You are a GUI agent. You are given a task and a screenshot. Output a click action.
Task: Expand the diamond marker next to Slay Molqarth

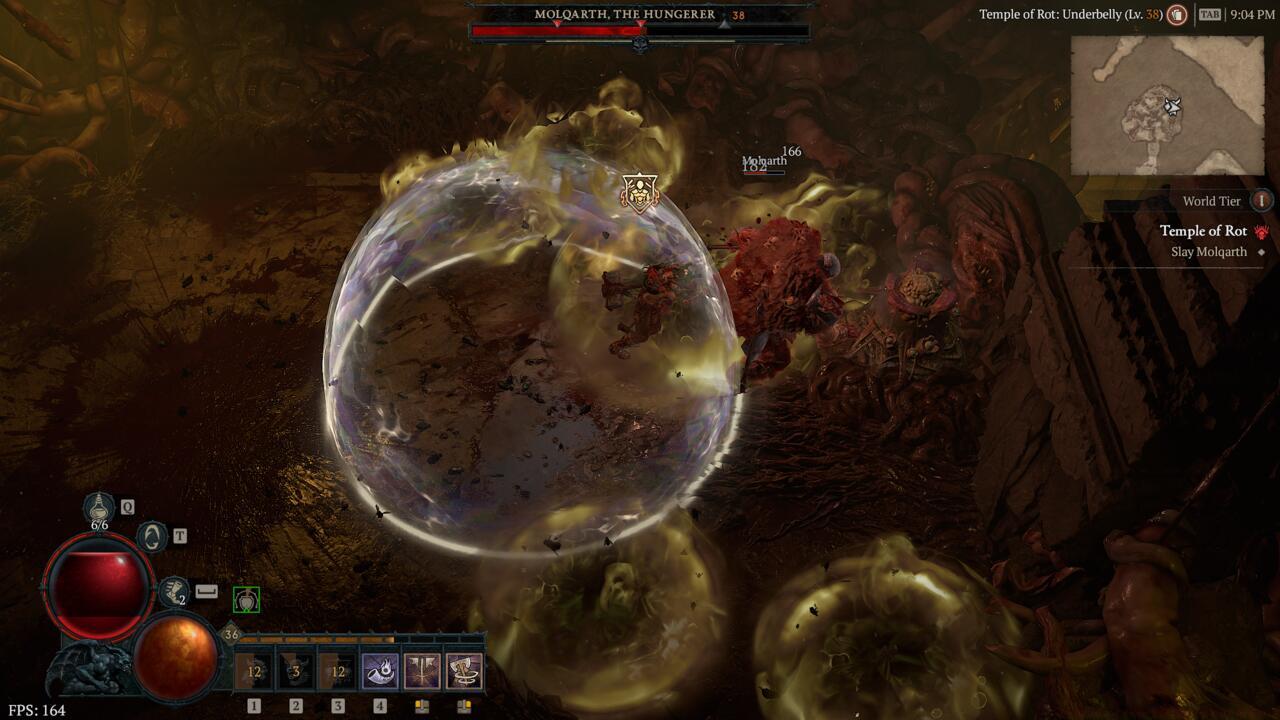[1264, 251]
